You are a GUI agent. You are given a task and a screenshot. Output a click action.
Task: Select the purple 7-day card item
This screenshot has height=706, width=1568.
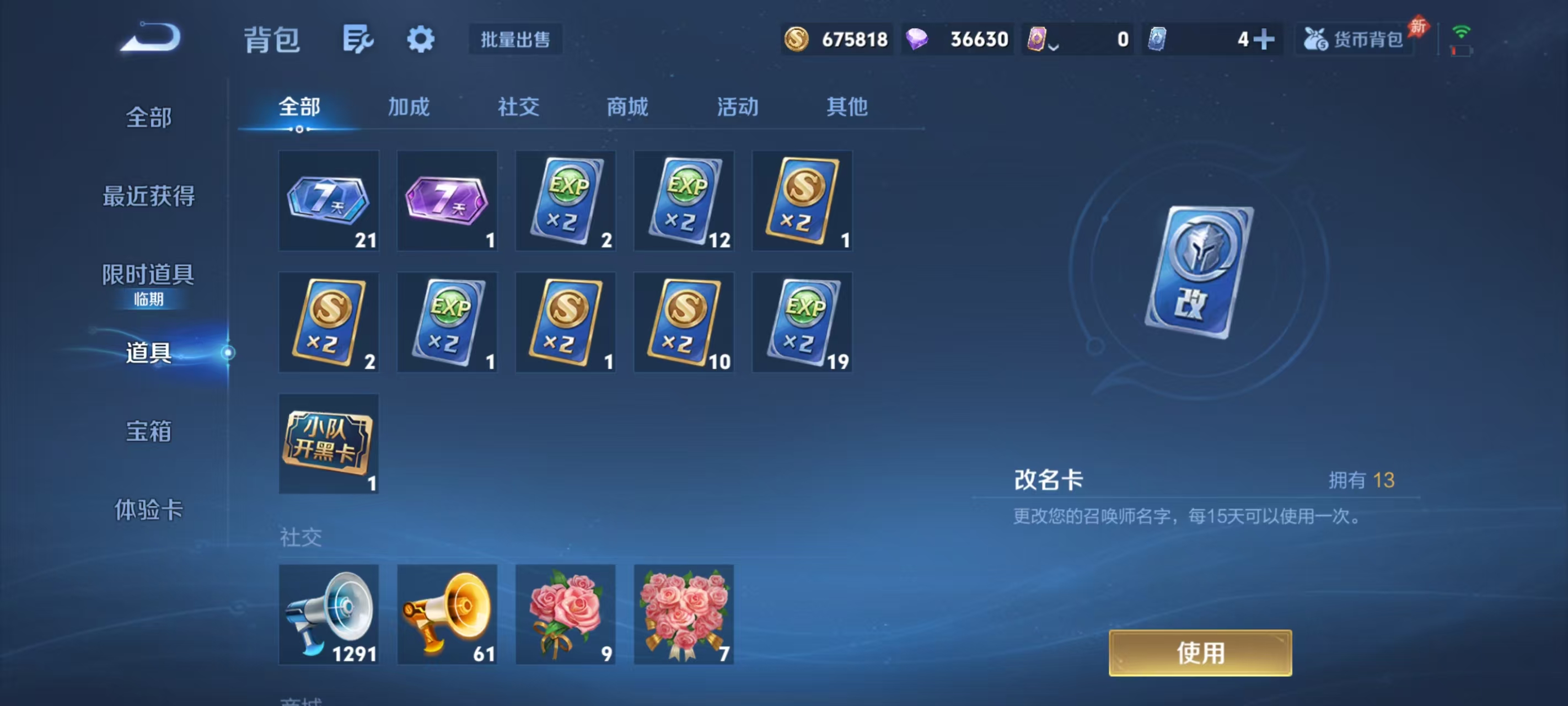tap(446, 200)
